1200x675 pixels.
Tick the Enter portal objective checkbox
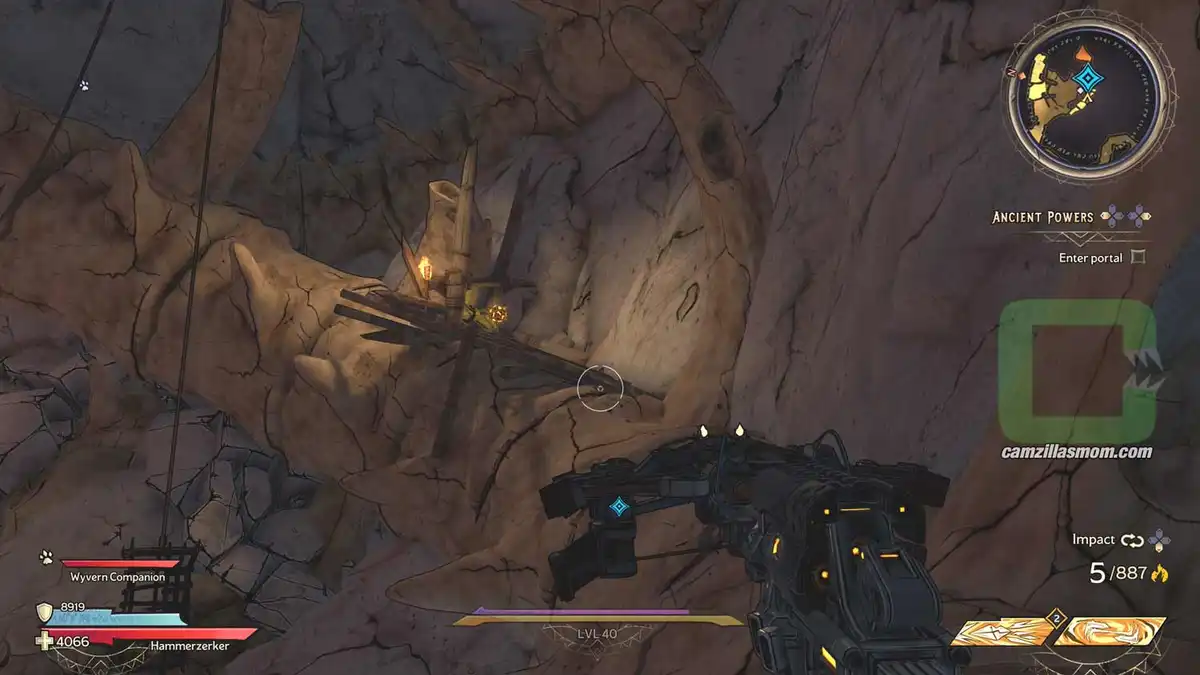(x=1136, y=257)
